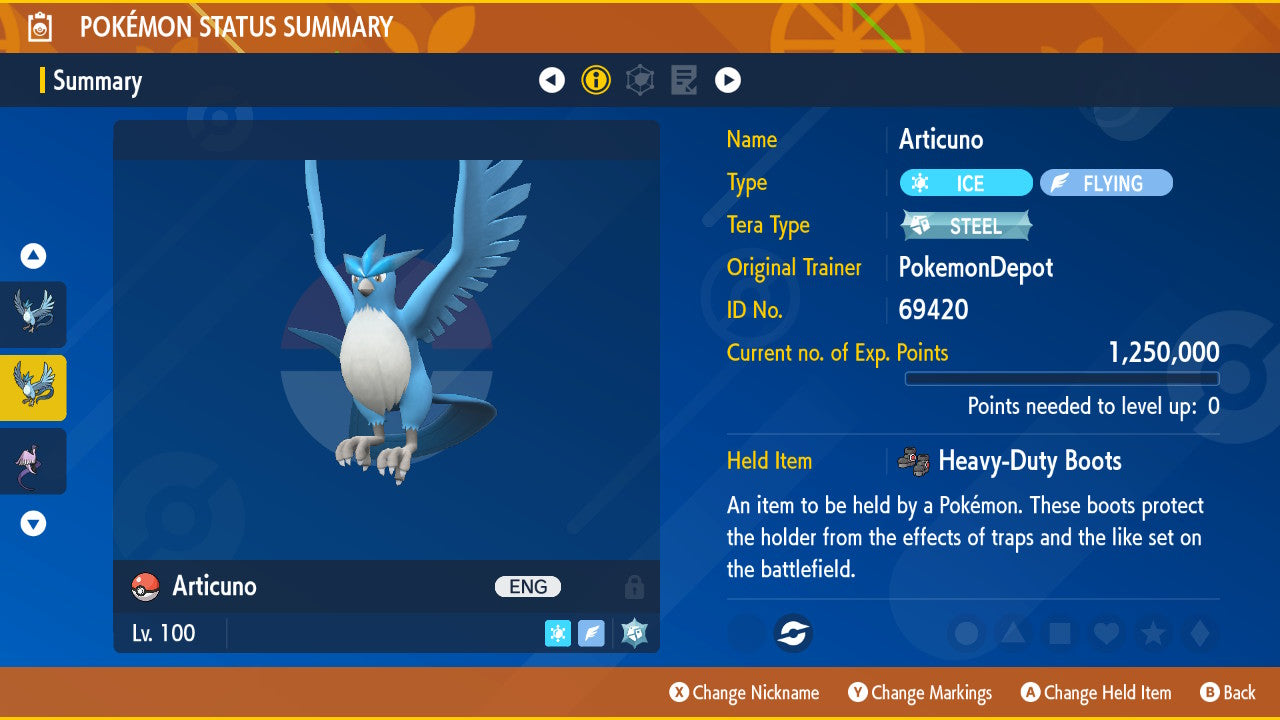Toggle the star marking
The width and height of the screenshot is (1280, 720).
pos(1153,633)
